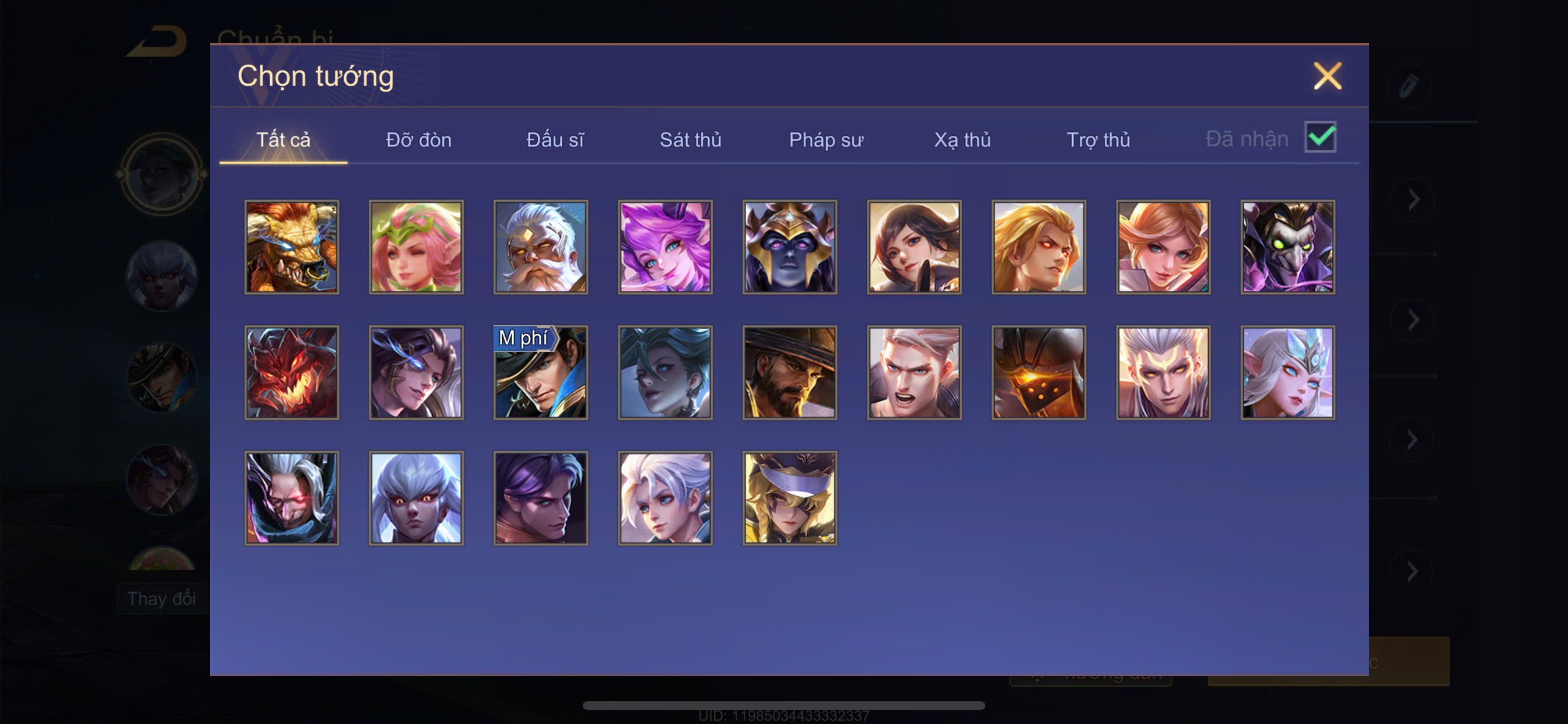Screen dimensions: 1568x724
Task: Choose the golden lion beast hero
Action: tap(292, 247)
